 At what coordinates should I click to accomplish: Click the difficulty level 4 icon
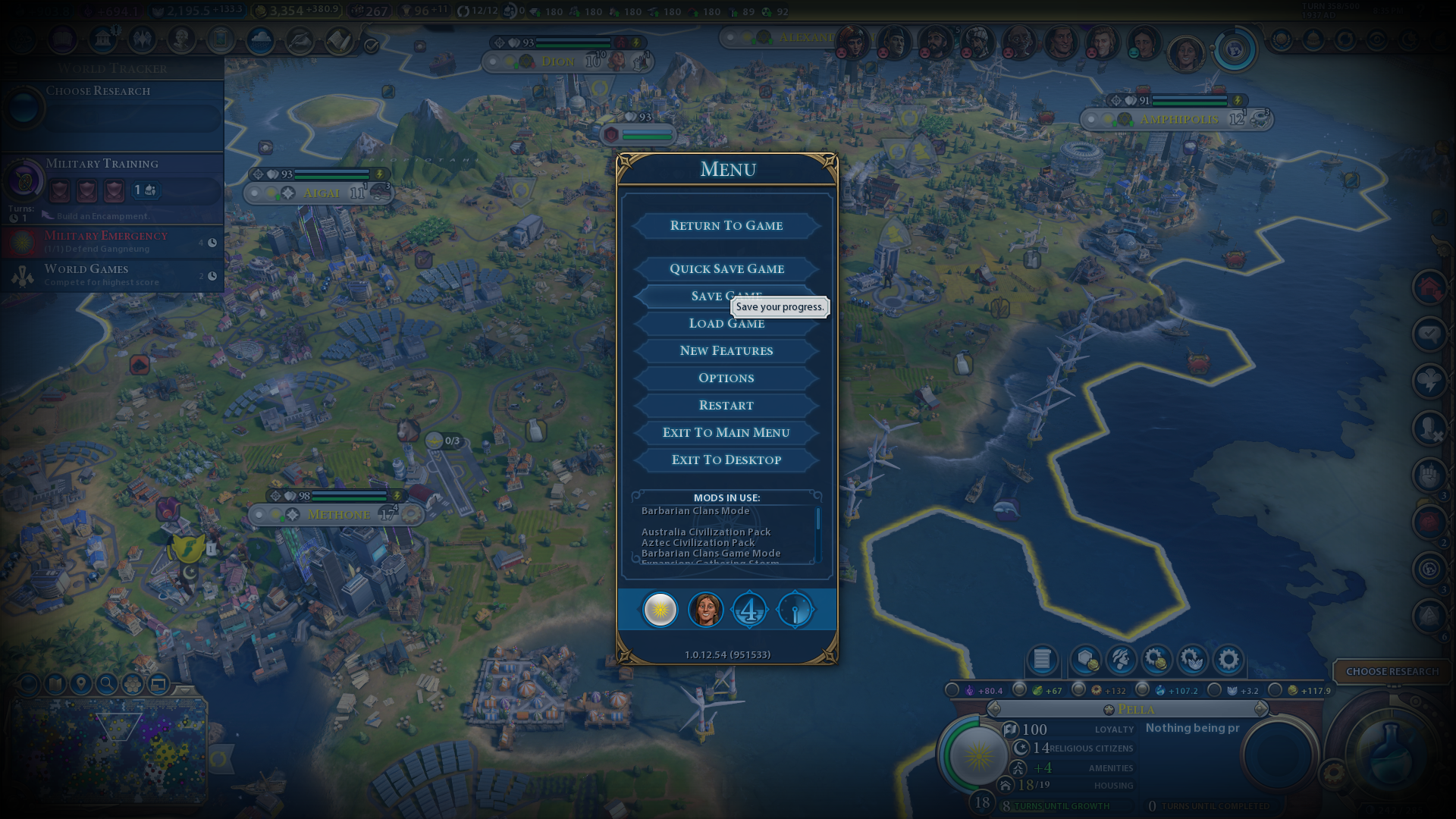pyautogui.click(x=749, y=610)
